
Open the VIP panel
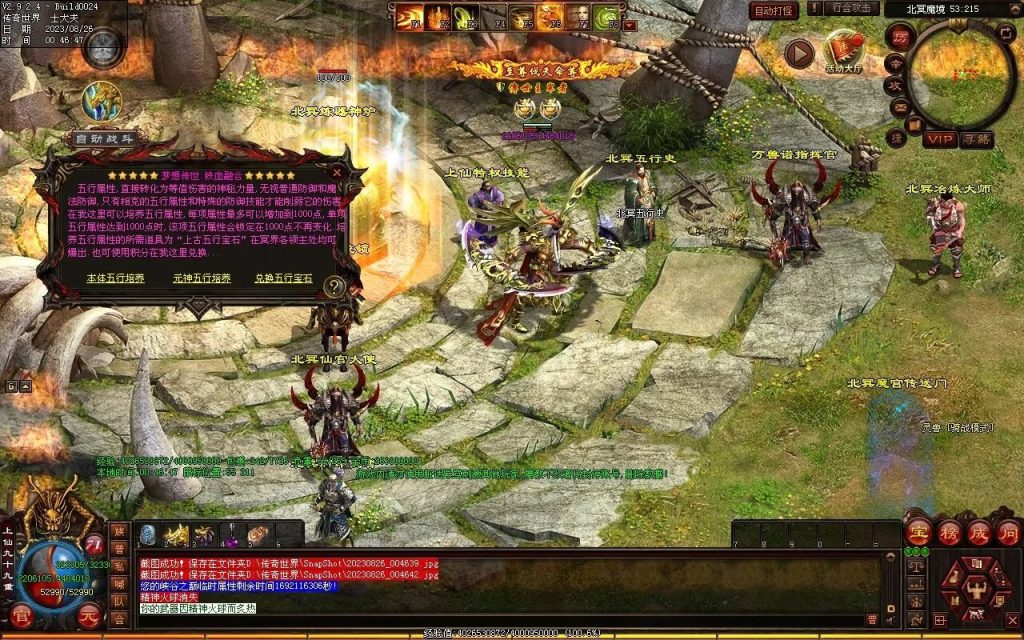tap(939, 139)
